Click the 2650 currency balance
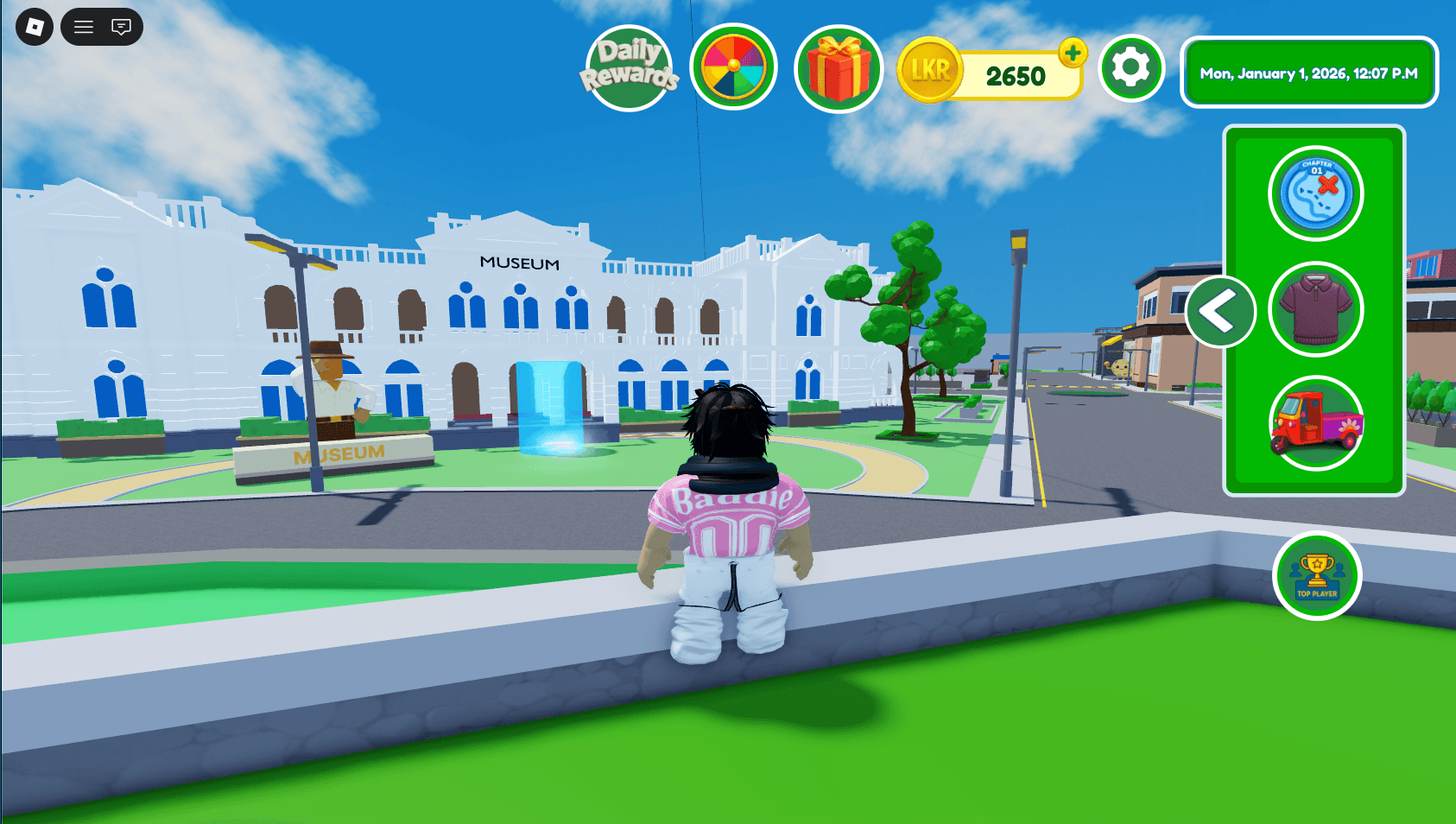This screenshot has height=824, width=1456. [1016, 74]
